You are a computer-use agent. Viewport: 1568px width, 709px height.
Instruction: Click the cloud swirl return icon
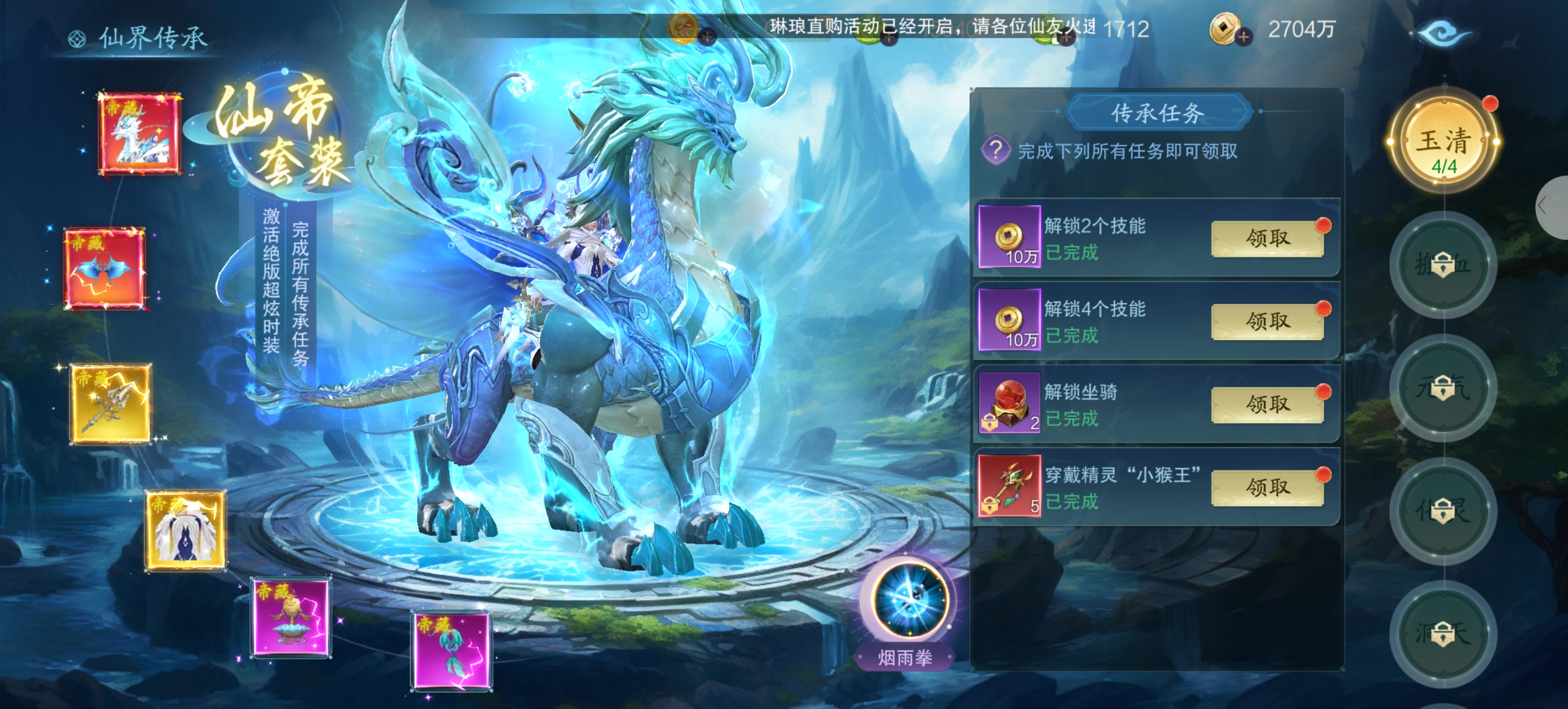[1443, 32]
